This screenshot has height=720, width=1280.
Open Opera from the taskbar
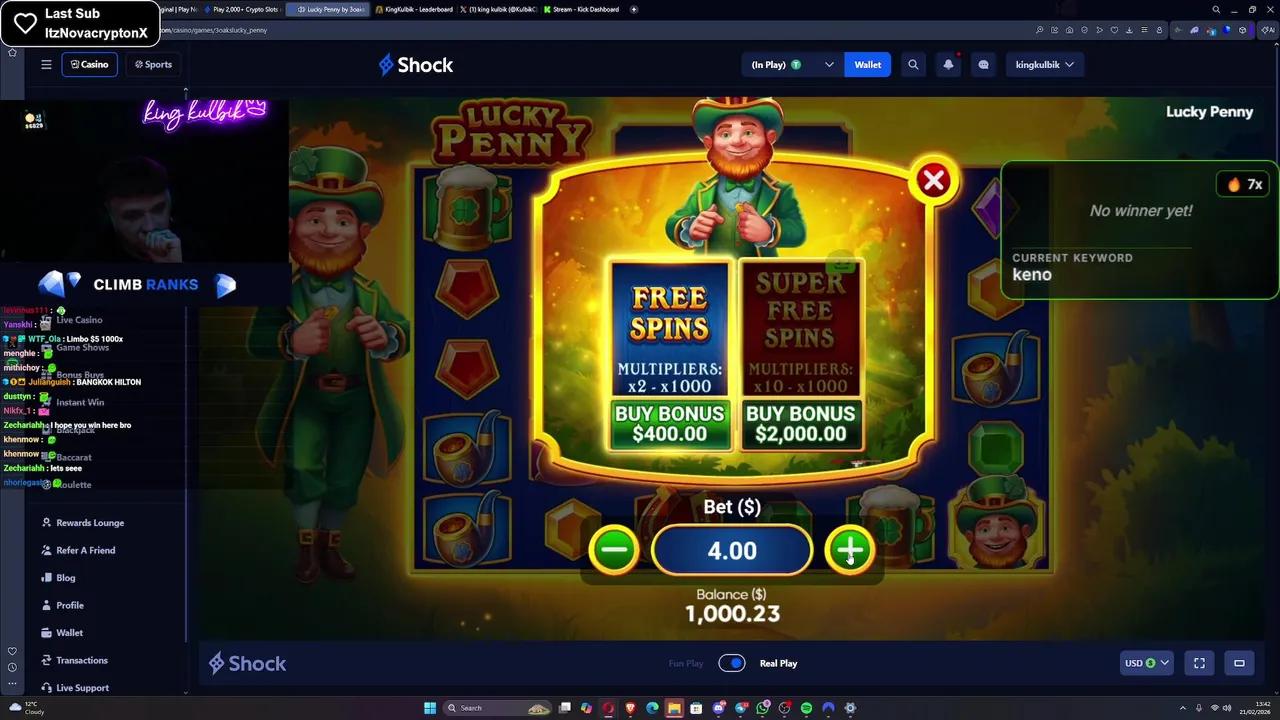[x=607, y=707]
